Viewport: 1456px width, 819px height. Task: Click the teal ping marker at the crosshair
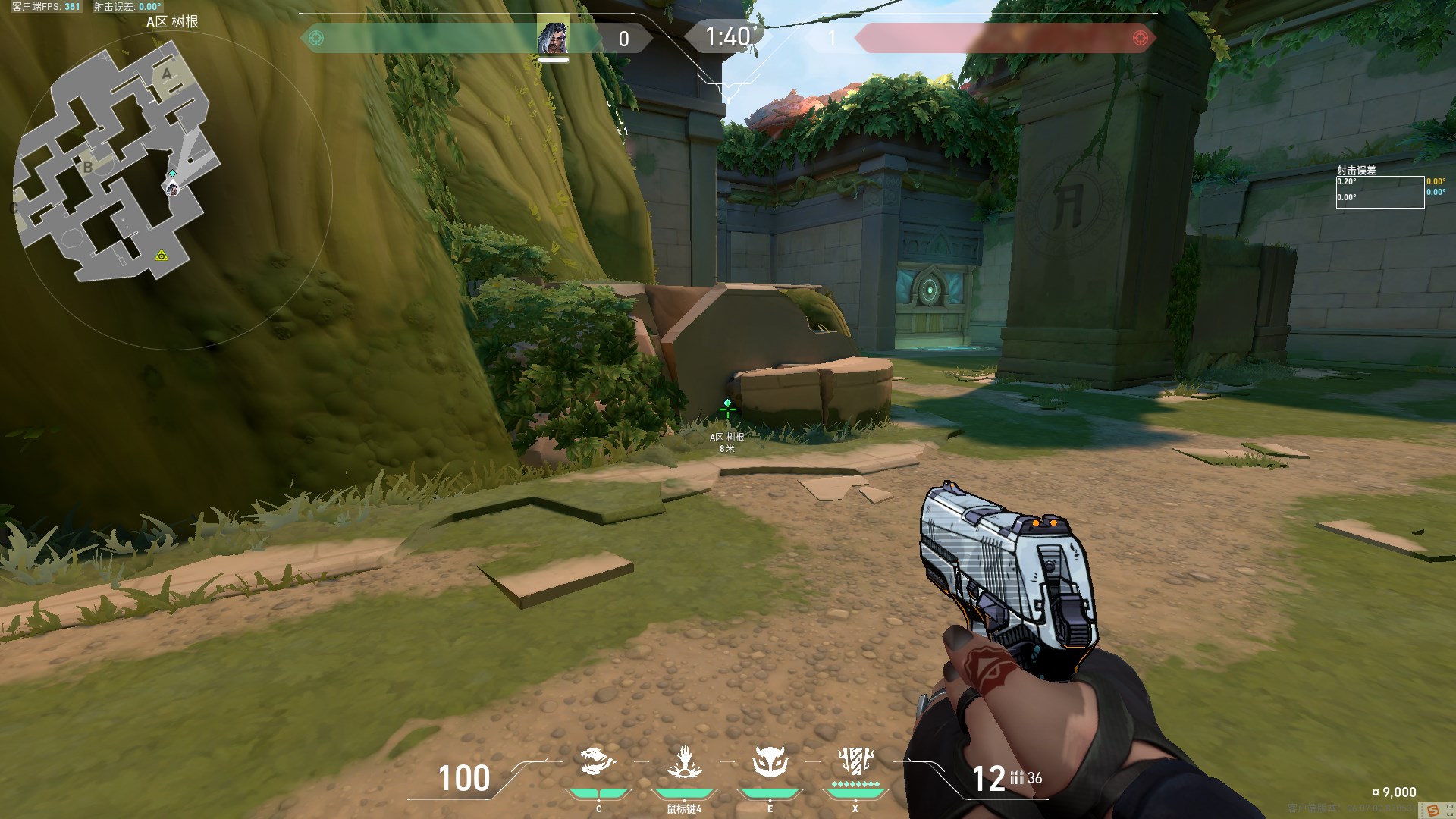click(x=727, y=403)
